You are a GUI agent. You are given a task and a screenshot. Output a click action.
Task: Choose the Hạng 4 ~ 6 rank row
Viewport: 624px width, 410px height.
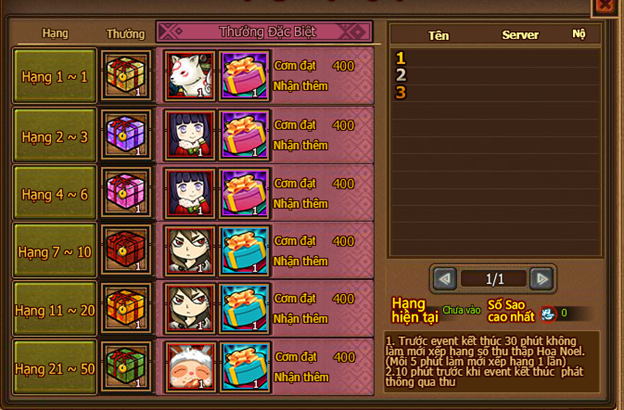(x=53, y=194)
